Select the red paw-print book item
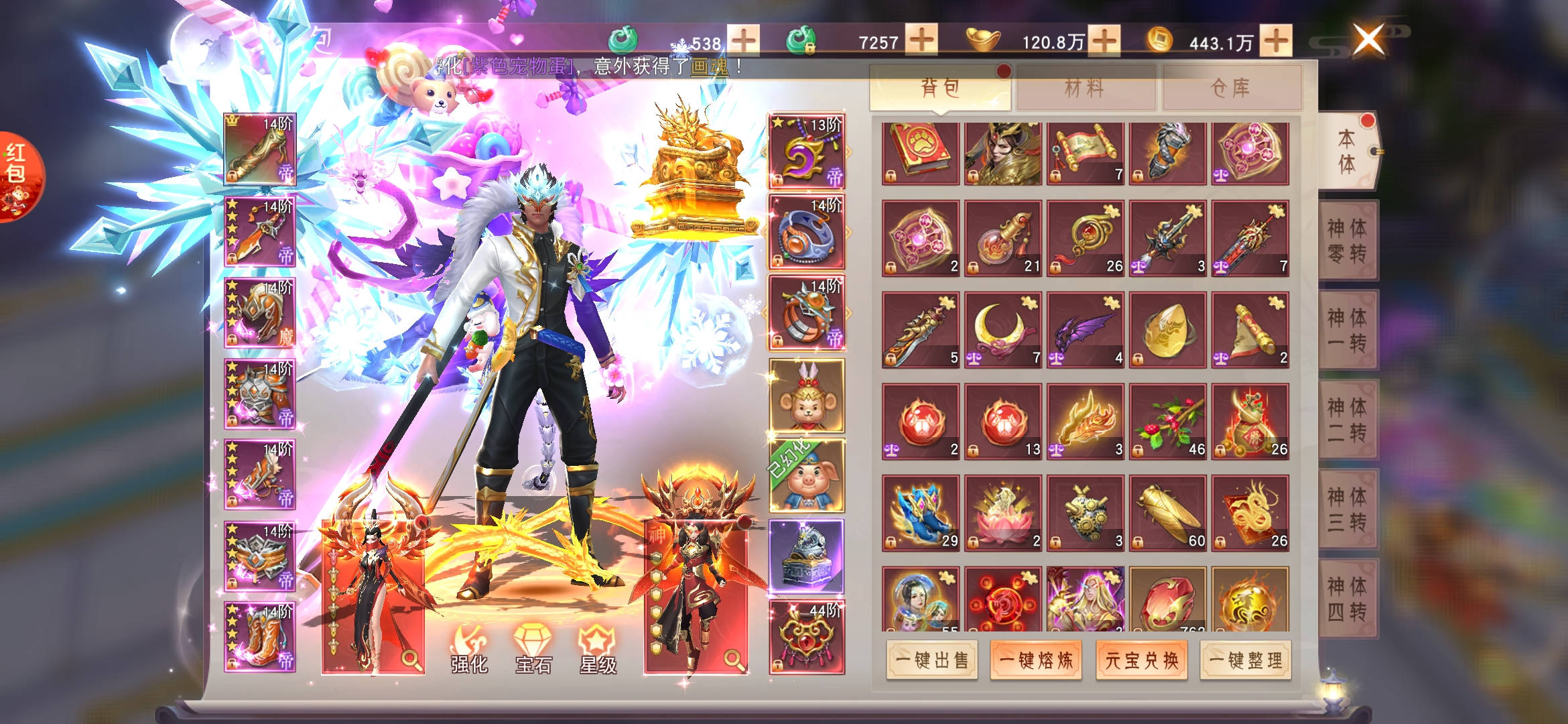1568x724 pixels. [920, 153]
